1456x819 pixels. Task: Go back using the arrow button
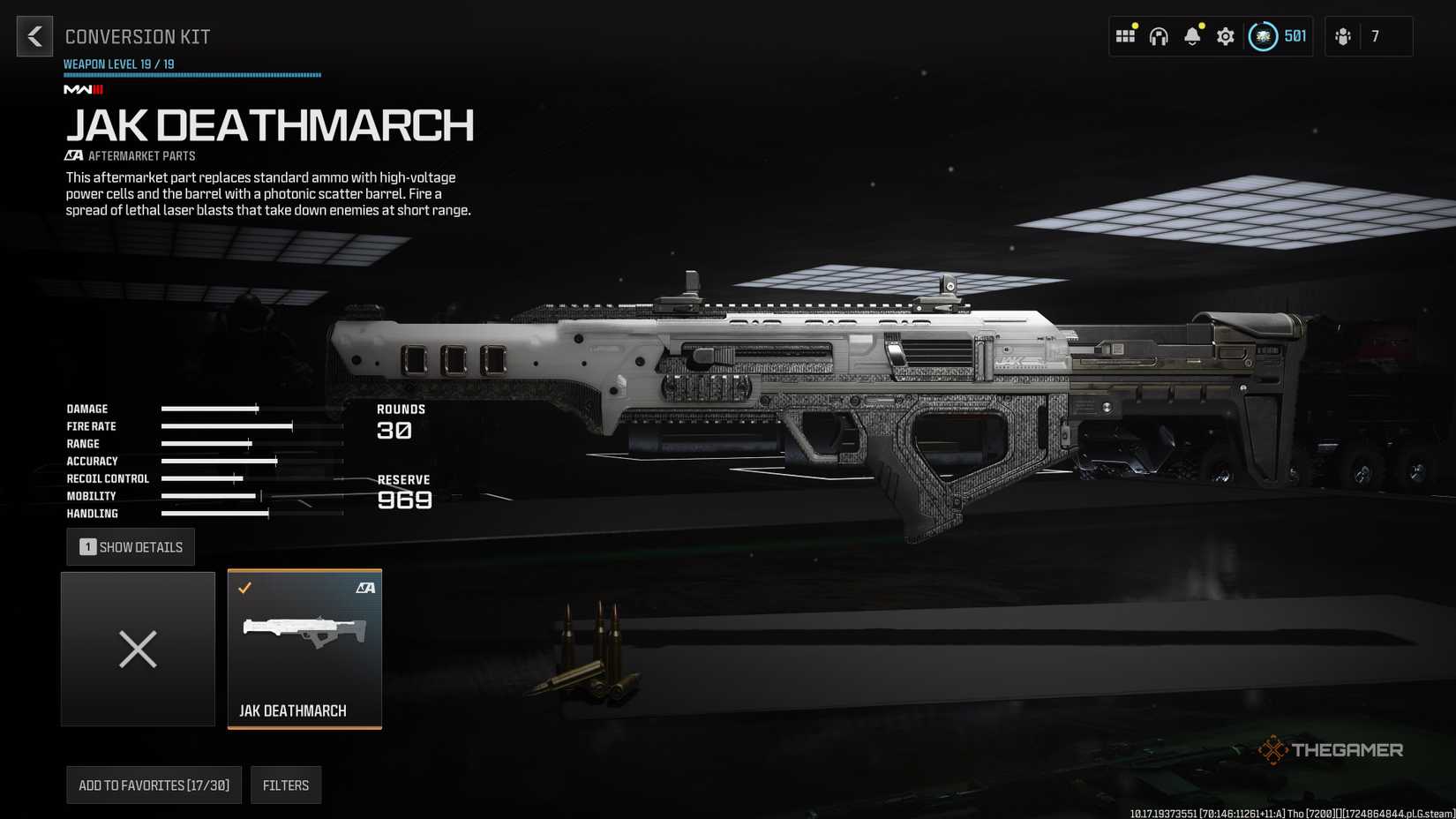pos(34,36)
